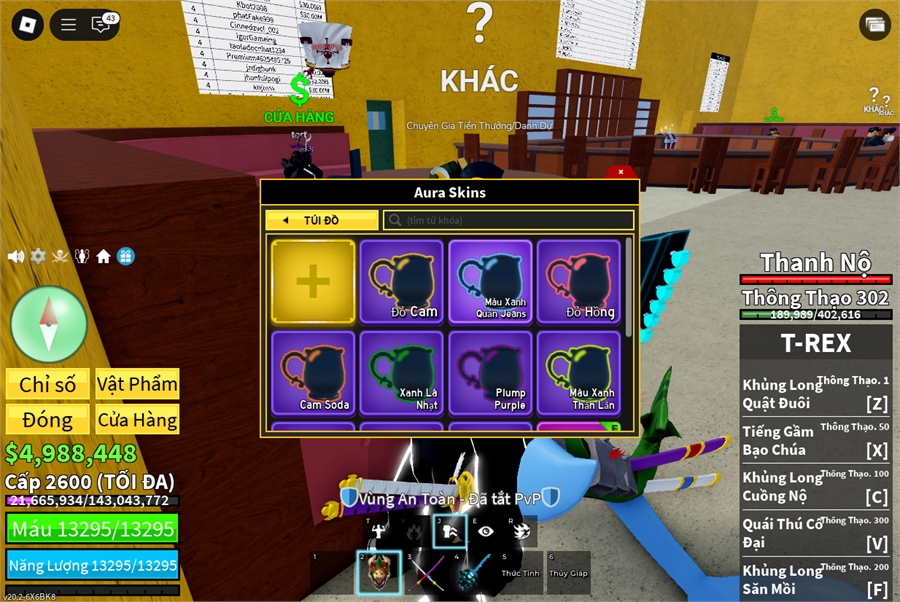Select the Xanh Lá Nhạt aura skin

[401, 373]
